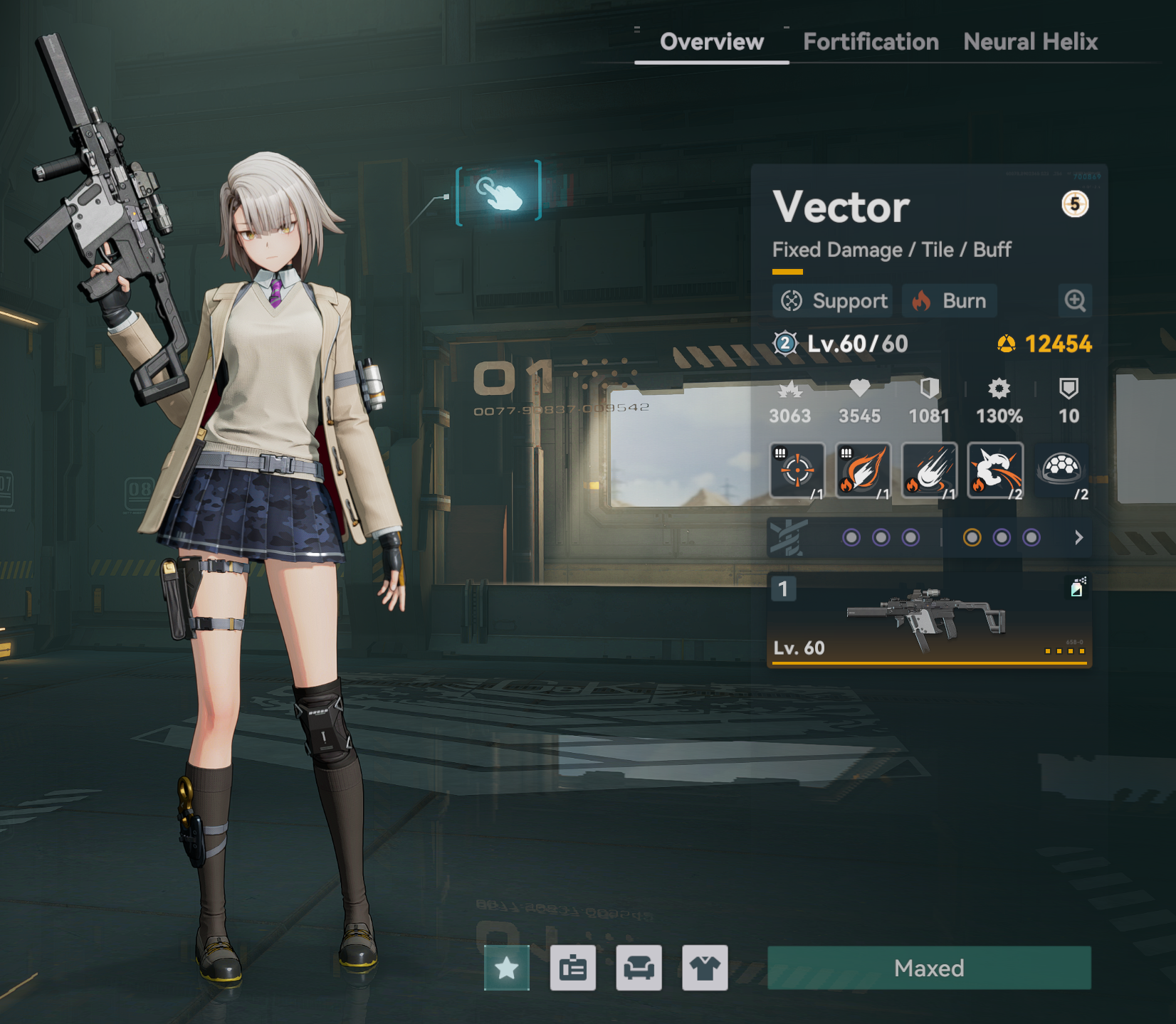
Task: Open the Fortification tab
Action: (x=871, y=42)
